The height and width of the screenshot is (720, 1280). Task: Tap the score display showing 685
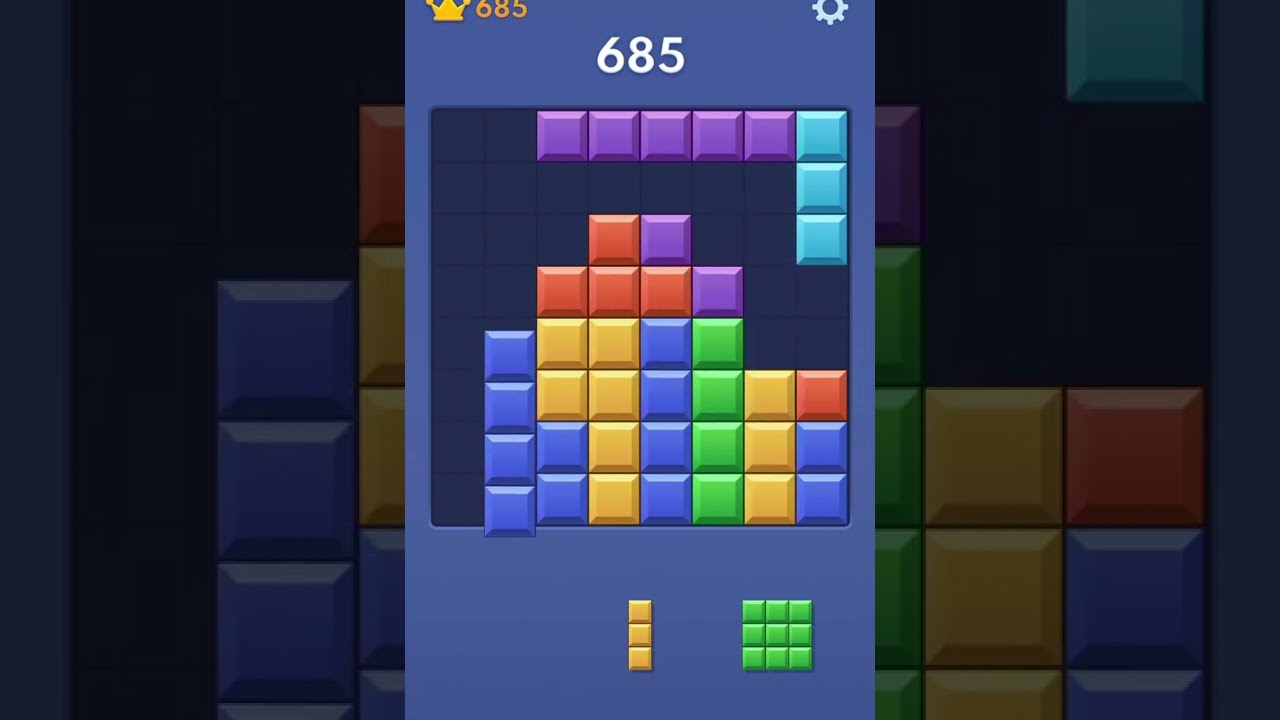pos(640,55)
